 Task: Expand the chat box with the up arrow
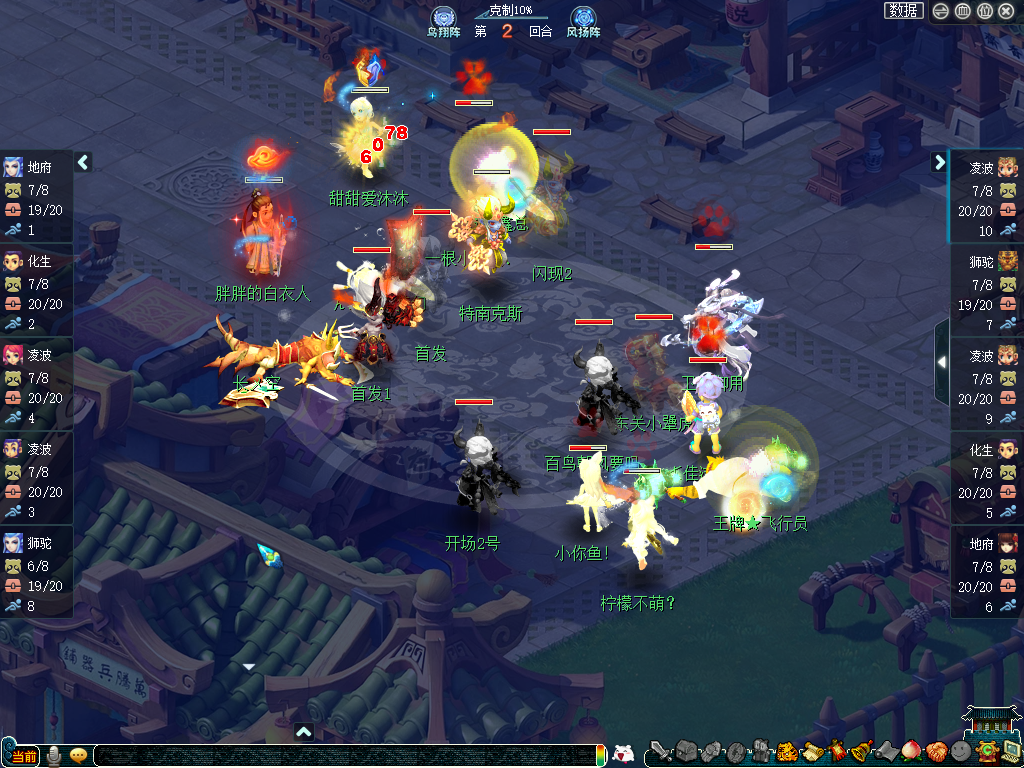pos(304,731)
